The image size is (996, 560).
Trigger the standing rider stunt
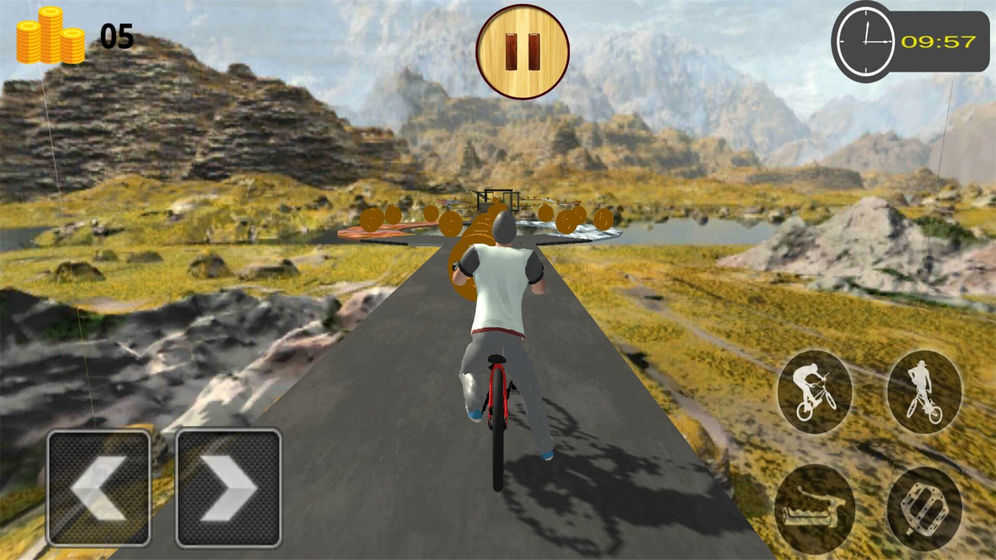click(924, 391)
